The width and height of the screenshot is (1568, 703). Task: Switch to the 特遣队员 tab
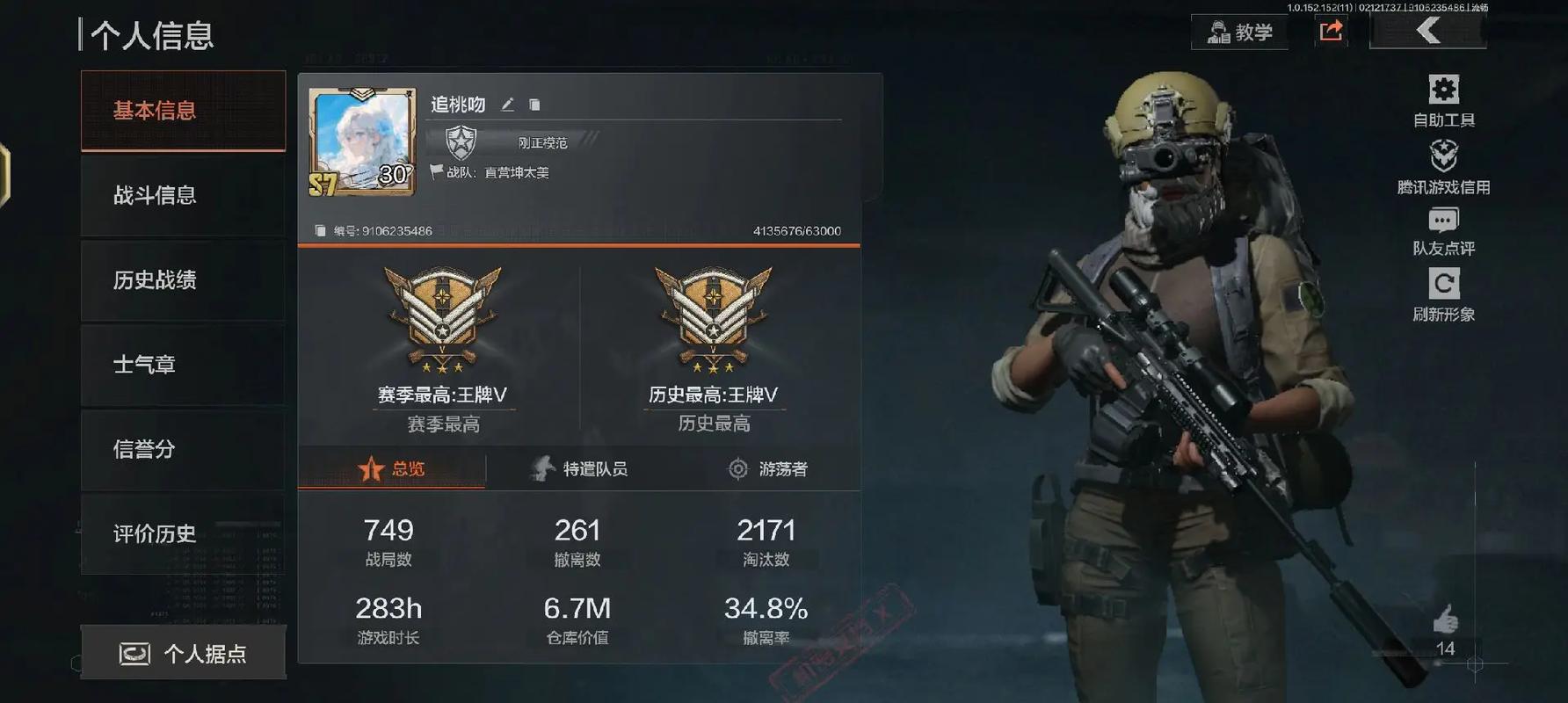click(580, 468)
